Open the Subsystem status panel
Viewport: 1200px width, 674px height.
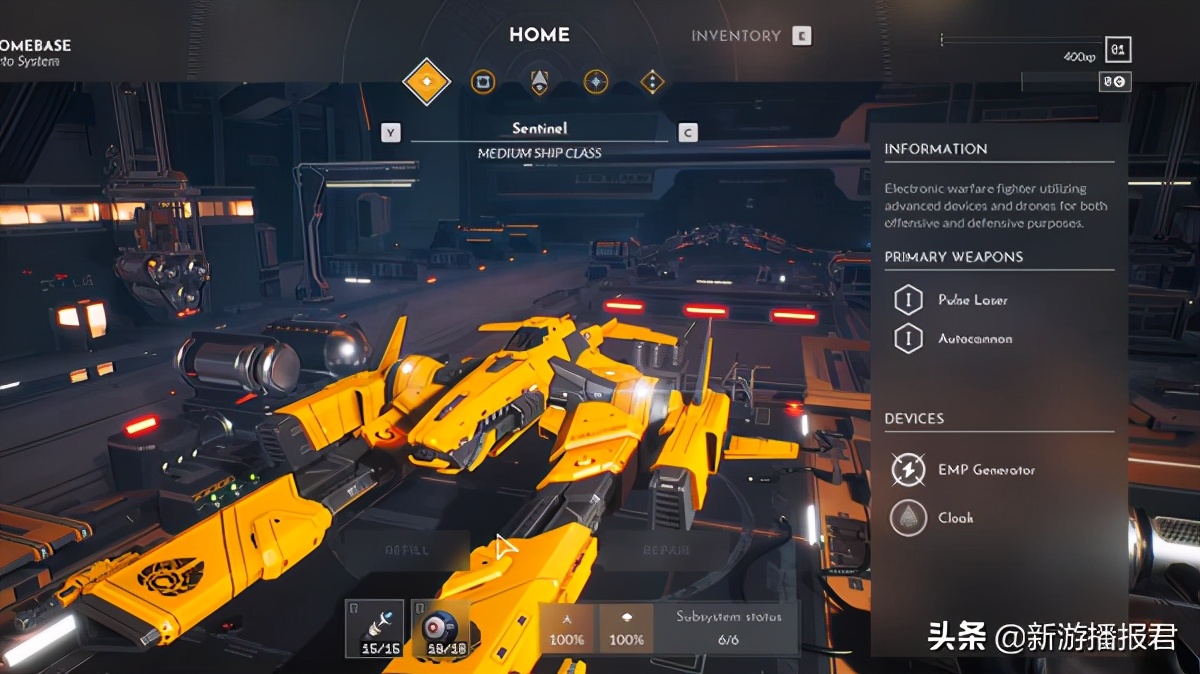click(721, 628)
